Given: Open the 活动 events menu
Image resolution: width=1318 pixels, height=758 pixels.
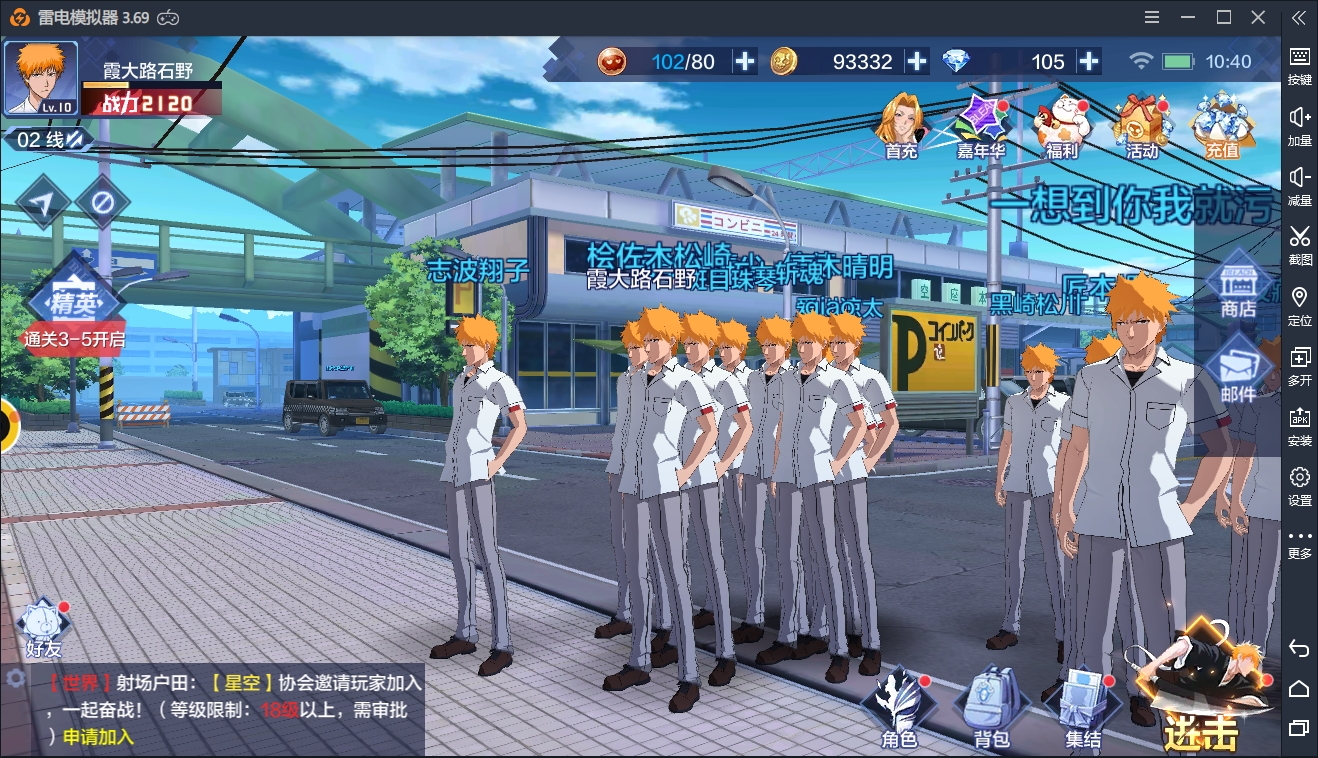Looking at the screenshot, I should [1141, 125].
